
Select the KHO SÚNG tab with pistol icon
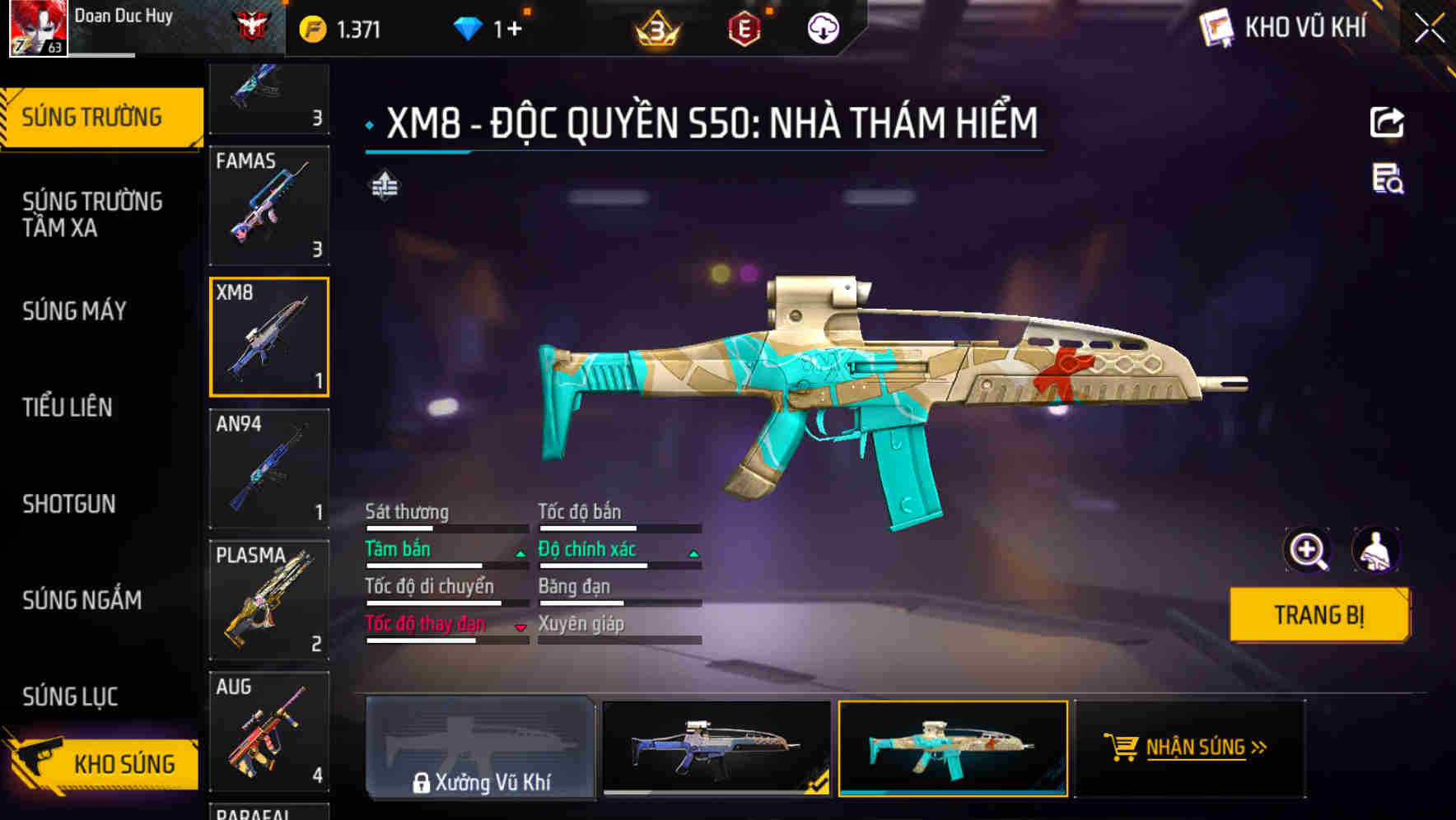pos(107,764)
